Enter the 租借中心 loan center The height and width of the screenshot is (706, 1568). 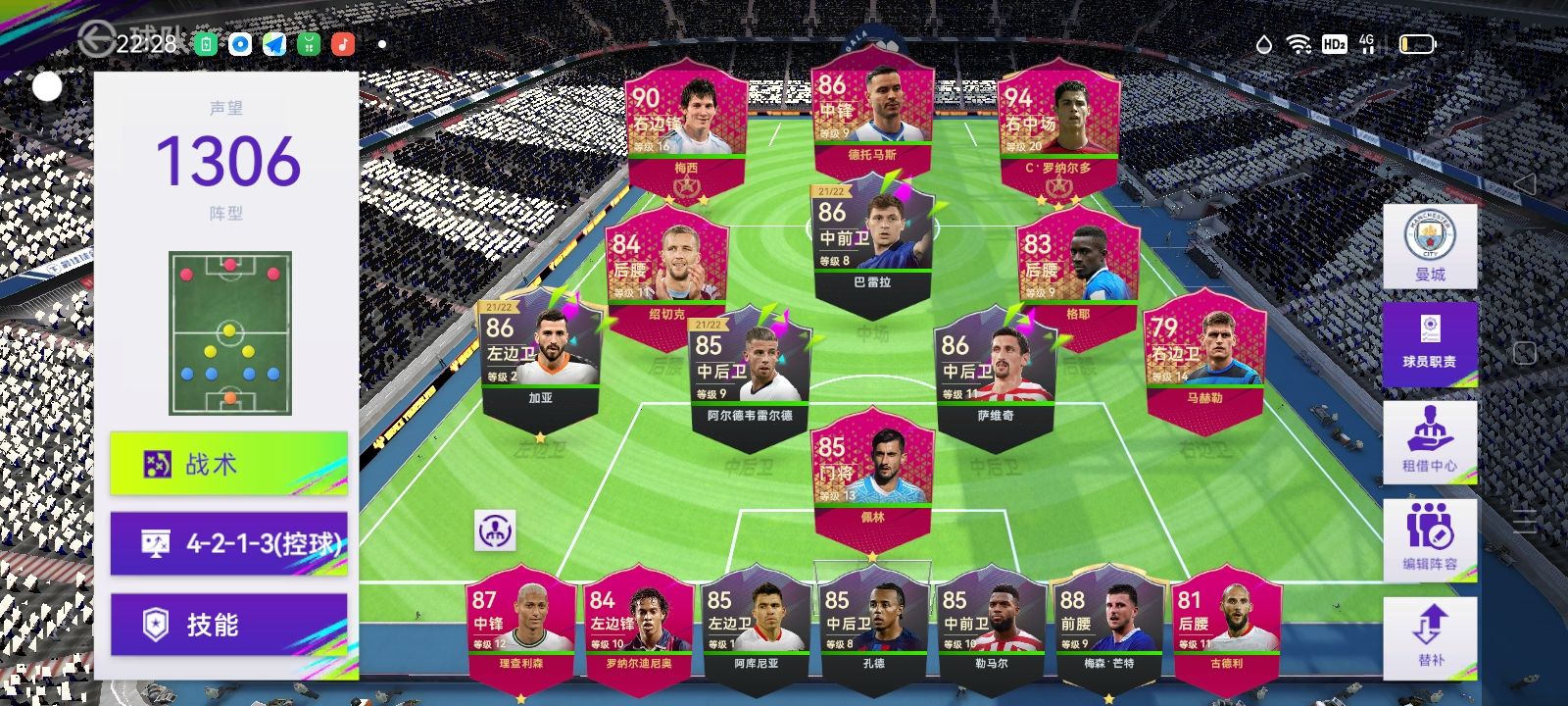click(1430, 441)
